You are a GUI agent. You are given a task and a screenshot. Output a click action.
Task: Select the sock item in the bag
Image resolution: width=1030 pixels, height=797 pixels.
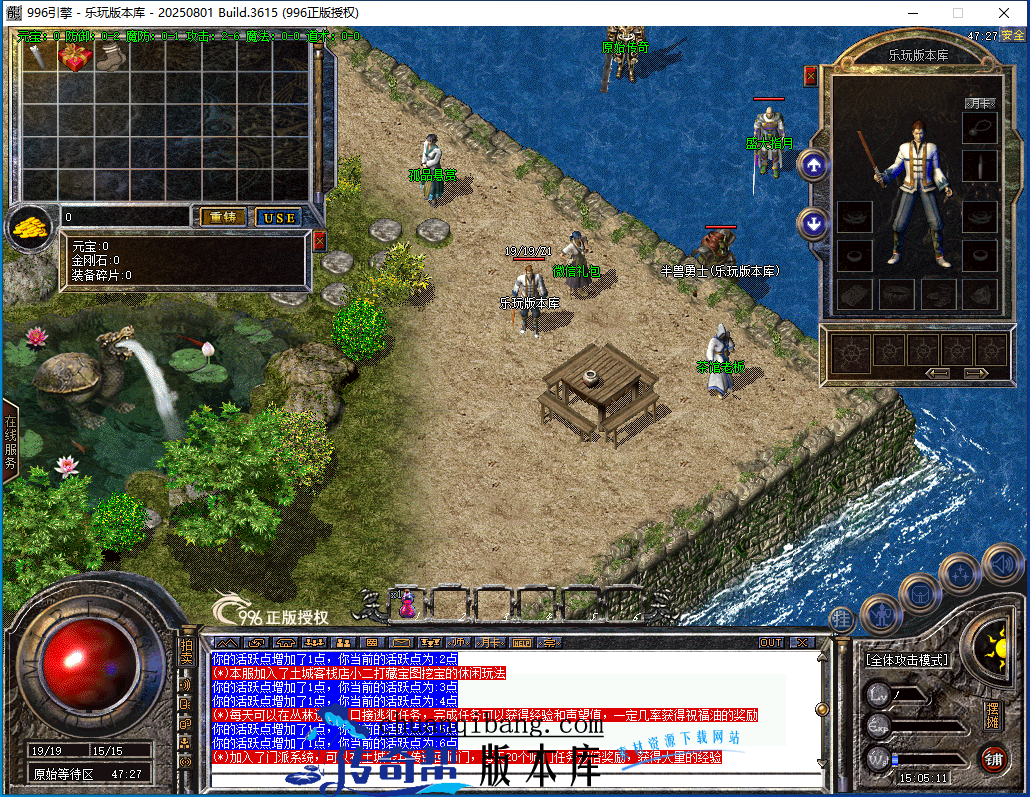pos(108,59)
